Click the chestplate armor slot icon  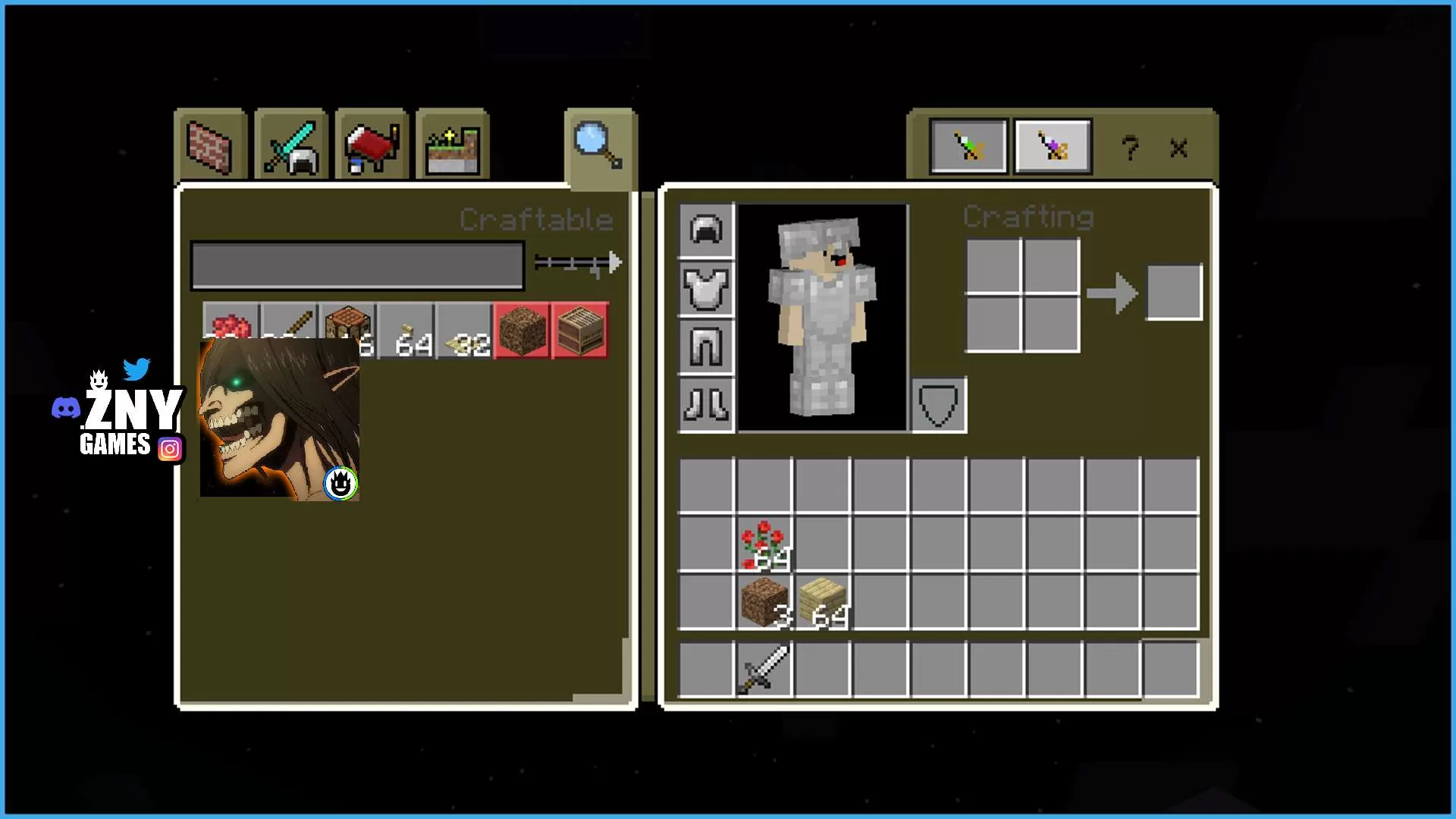pos(704,290)
